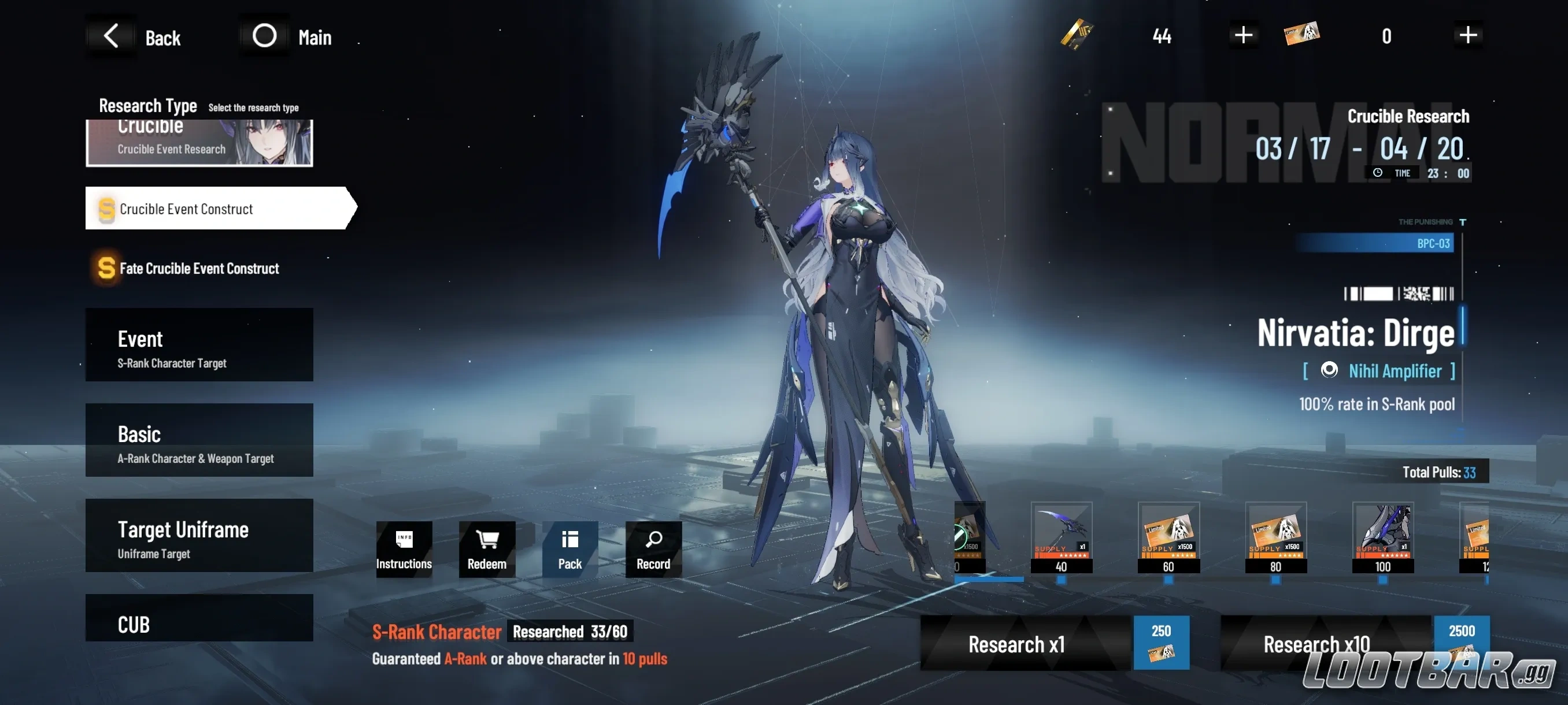Expand the Crucible Event Research banner
This screenshot has height=705, width=1568.
tap(199, 142)
